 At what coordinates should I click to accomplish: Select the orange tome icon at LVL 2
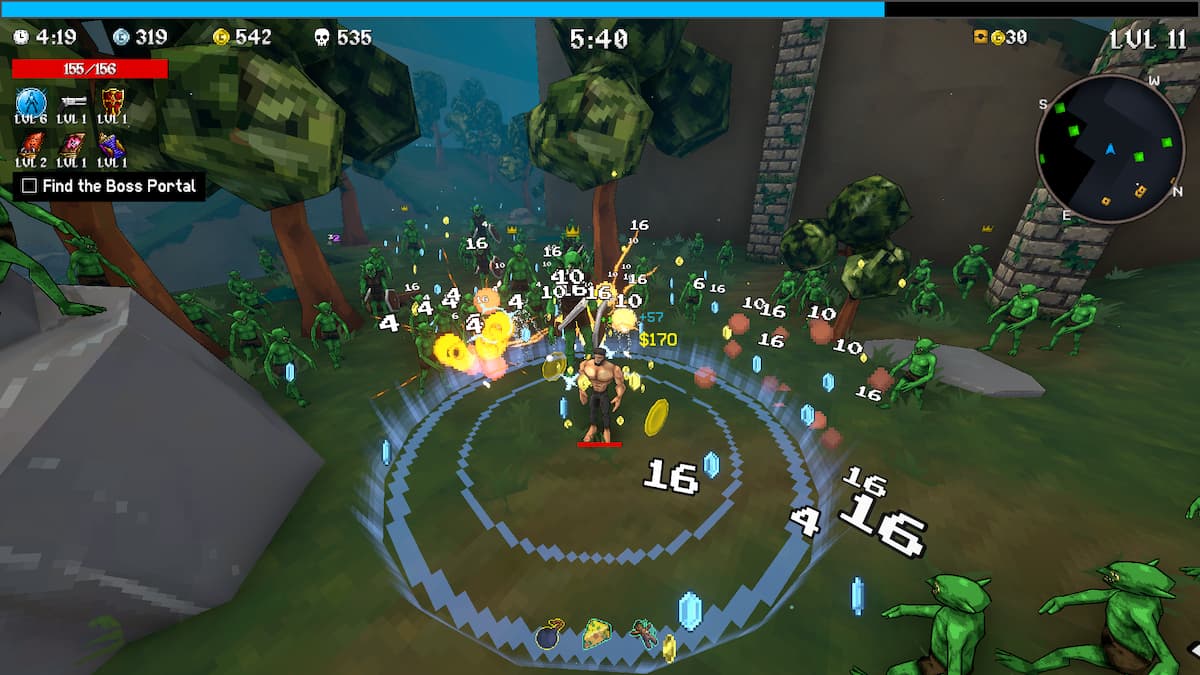(x=31, y=144)
